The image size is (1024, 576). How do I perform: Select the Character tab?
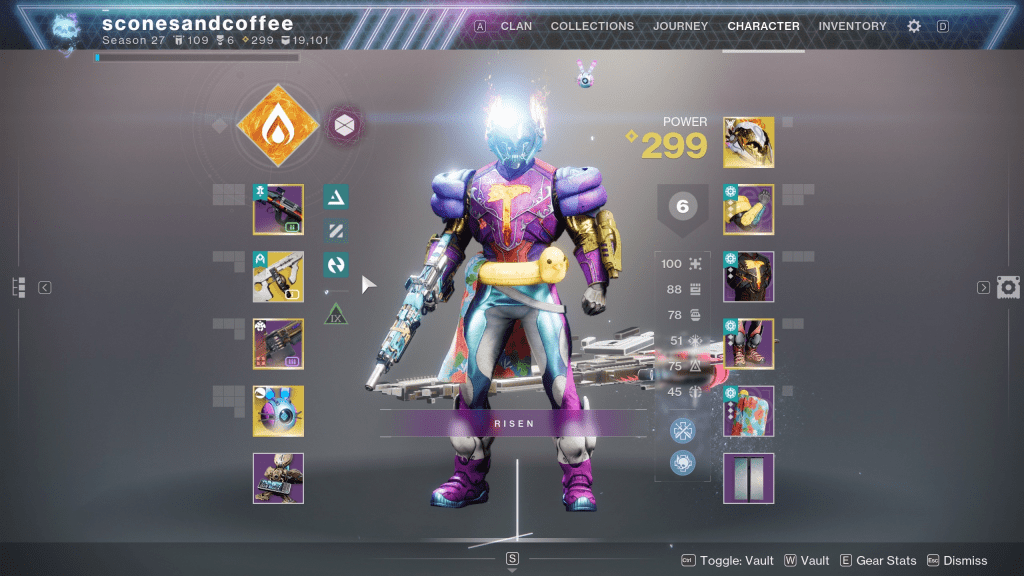(763, 26)
